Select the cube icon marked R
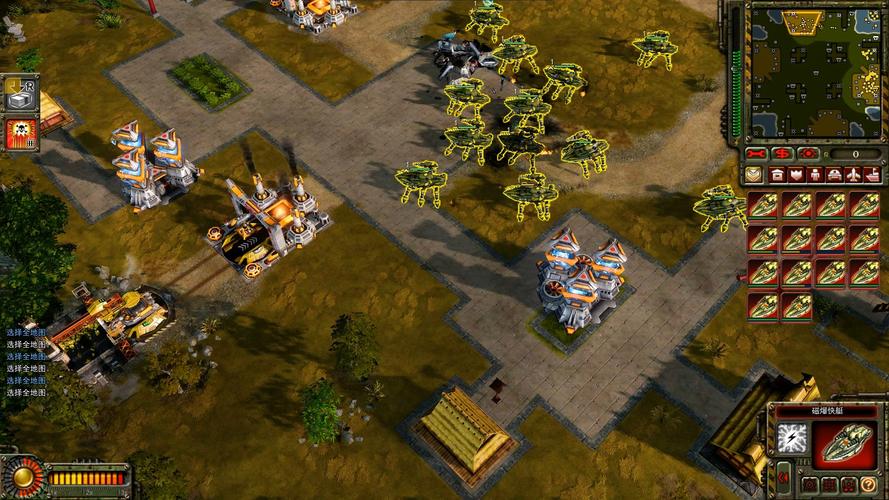The width and height of the screenshot is (889, 500). coord(18,94)
